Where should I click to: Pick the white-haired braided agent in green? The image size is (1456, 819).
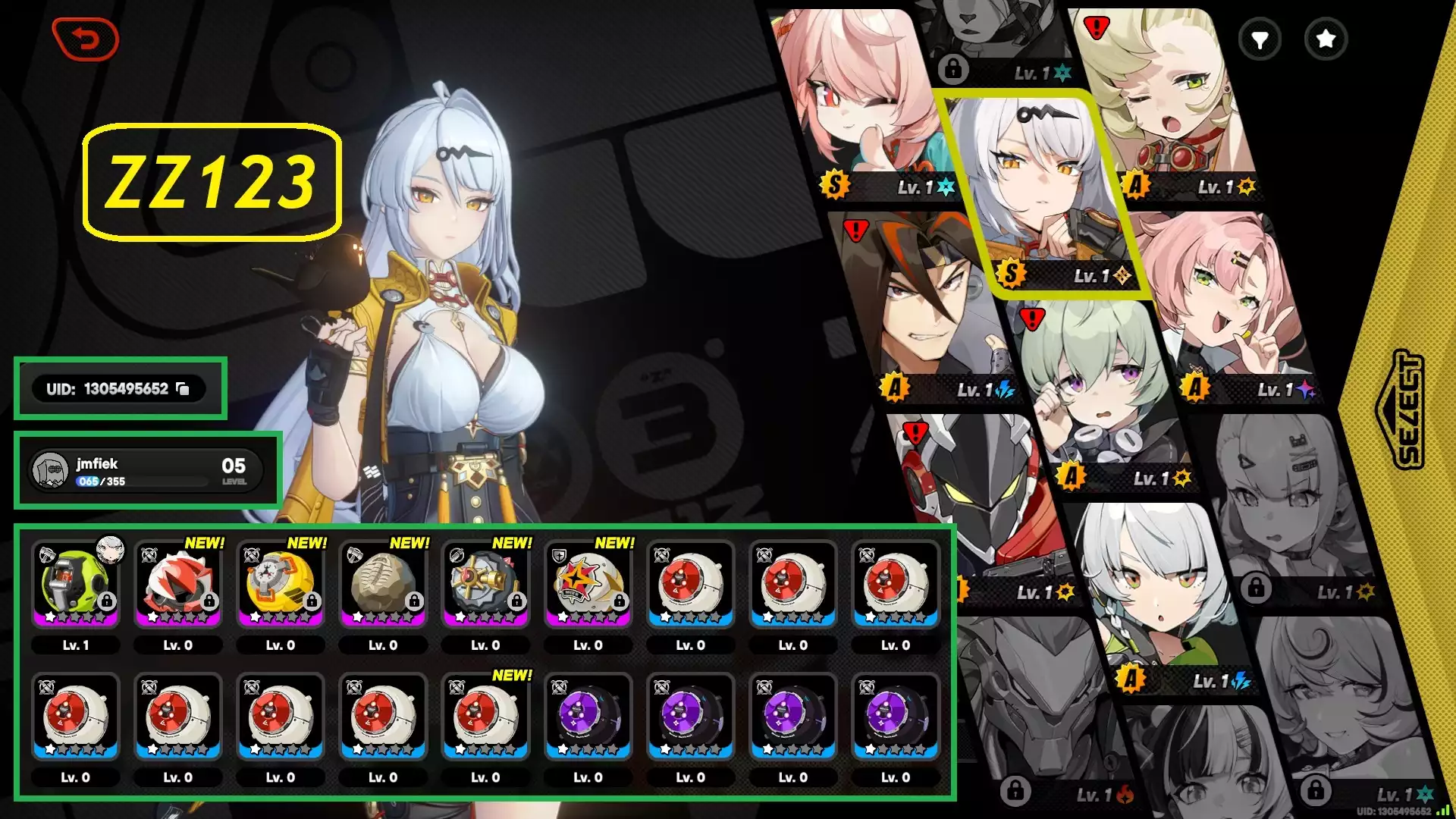[x=1153, y=591]
